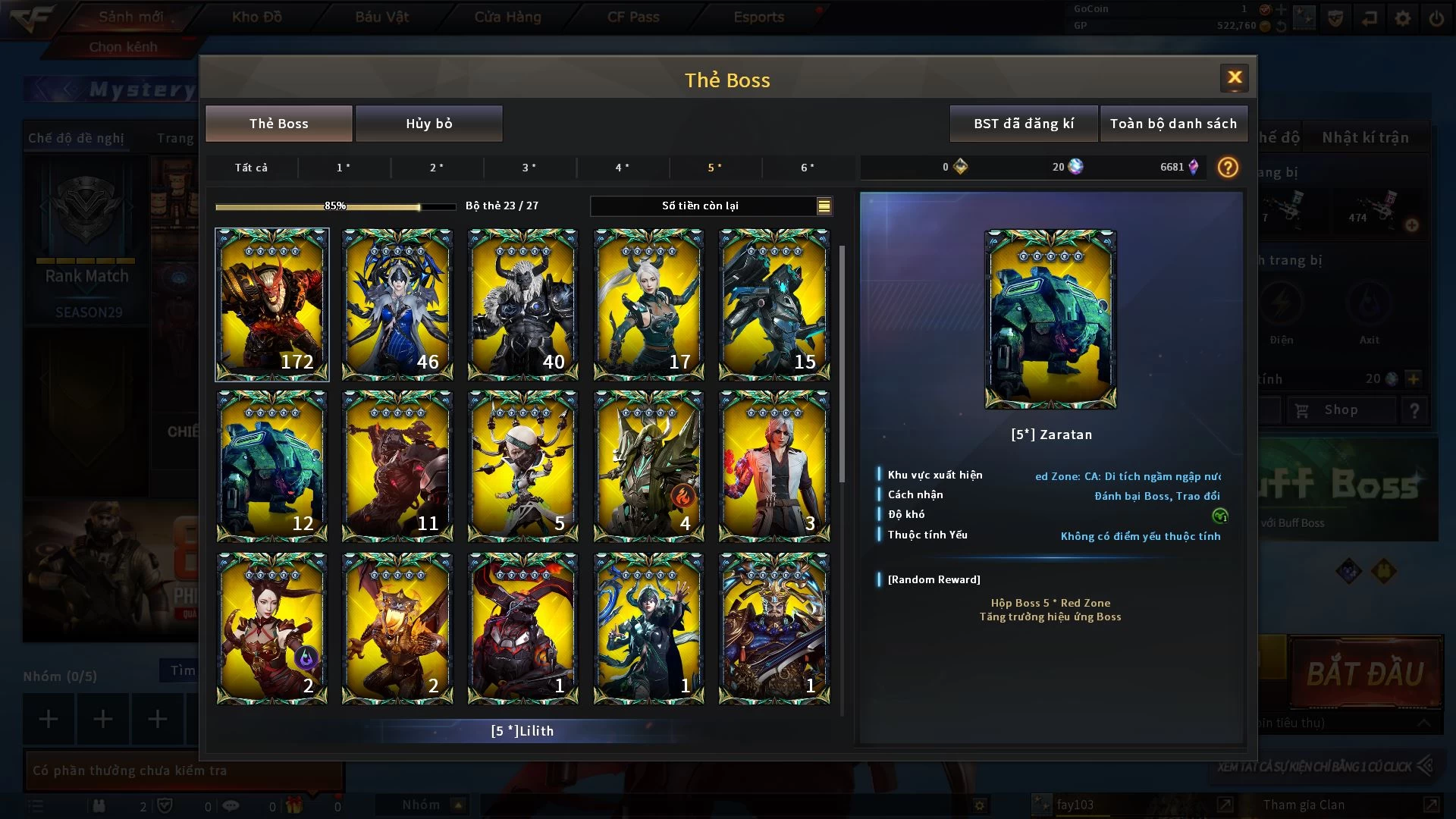Show Toàn bộ danh sách
This screenshot has height=819, width=1456.
point(1172,124)
